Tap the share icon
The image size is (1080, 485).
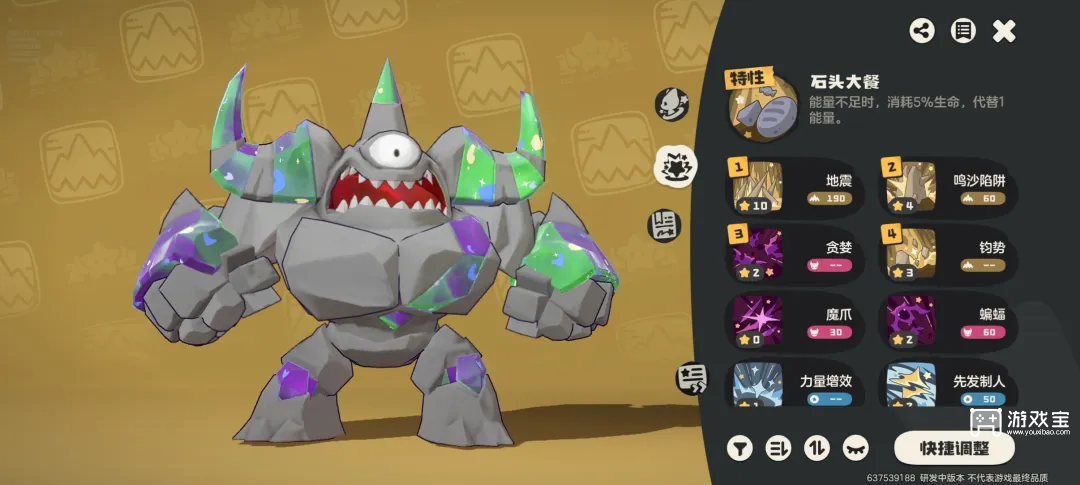pos(922,31)
